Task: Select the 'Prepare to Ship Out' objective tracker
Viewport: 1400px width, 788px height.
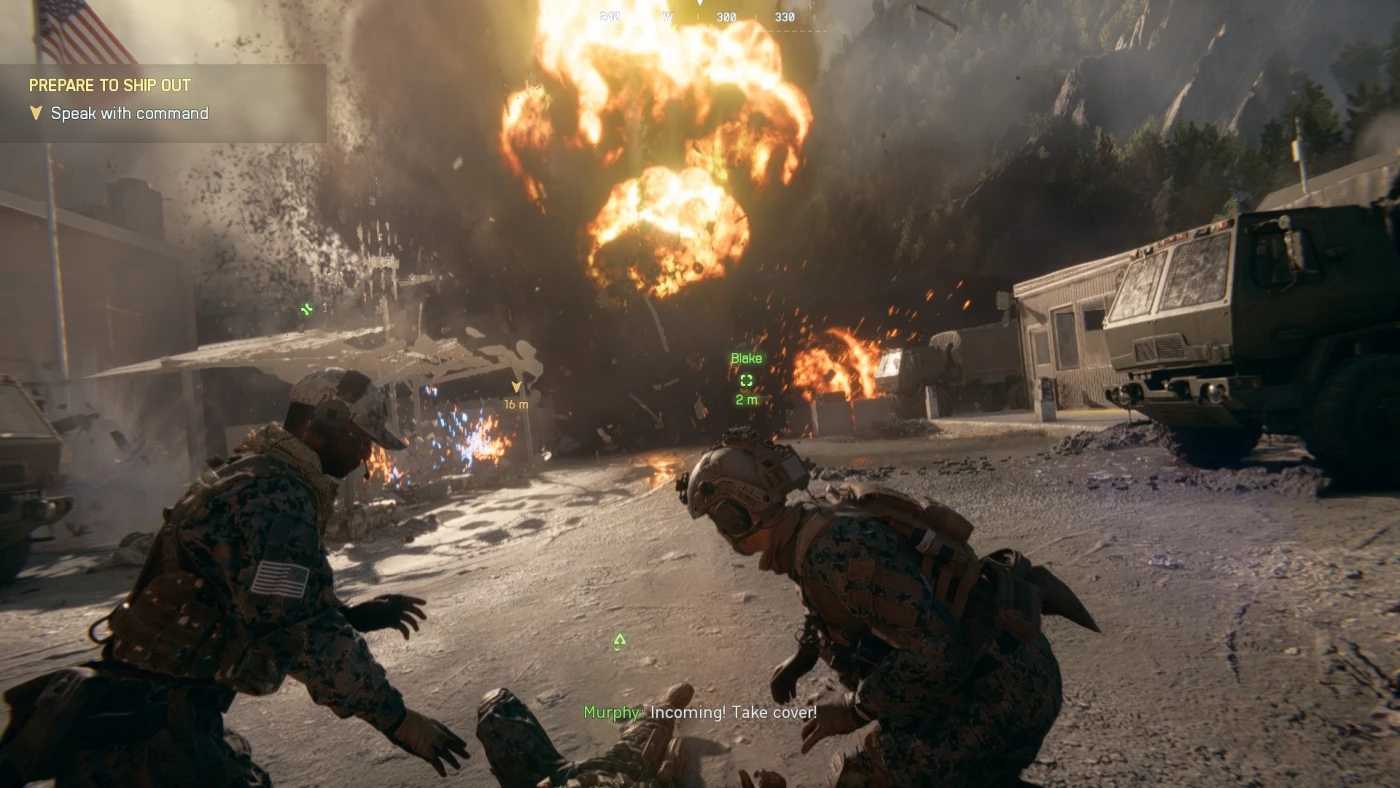Action: 110,86
